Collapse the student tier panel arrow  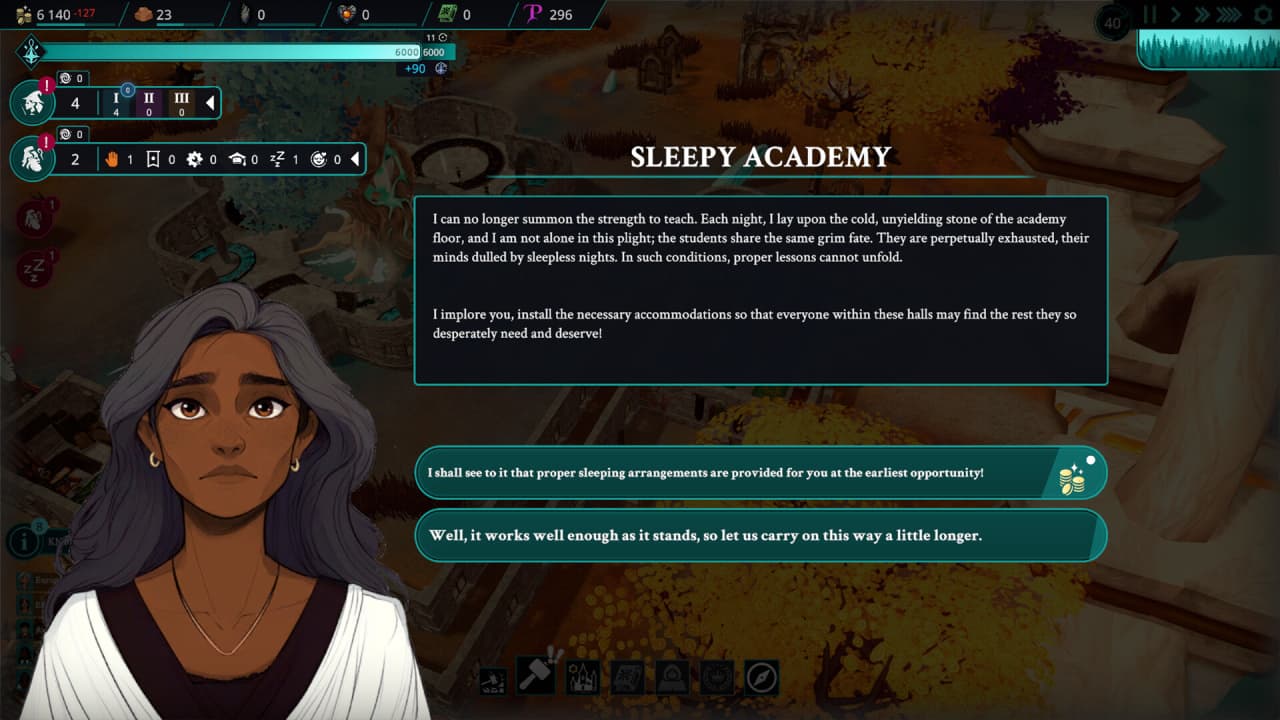[x=210, y=103]
